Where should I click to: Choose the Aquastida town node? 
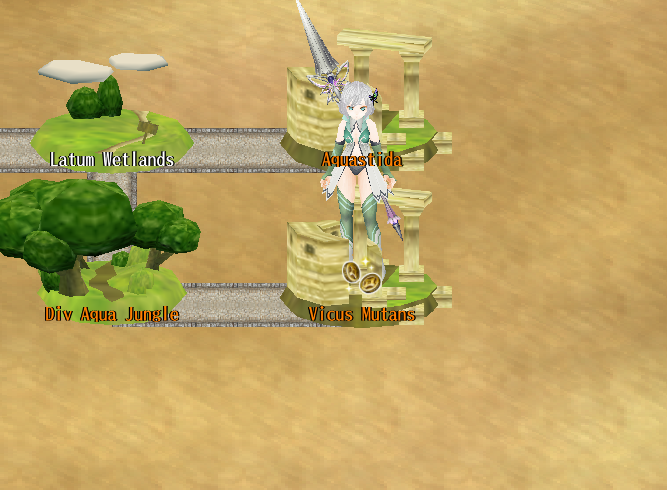(x=362, y=159)
